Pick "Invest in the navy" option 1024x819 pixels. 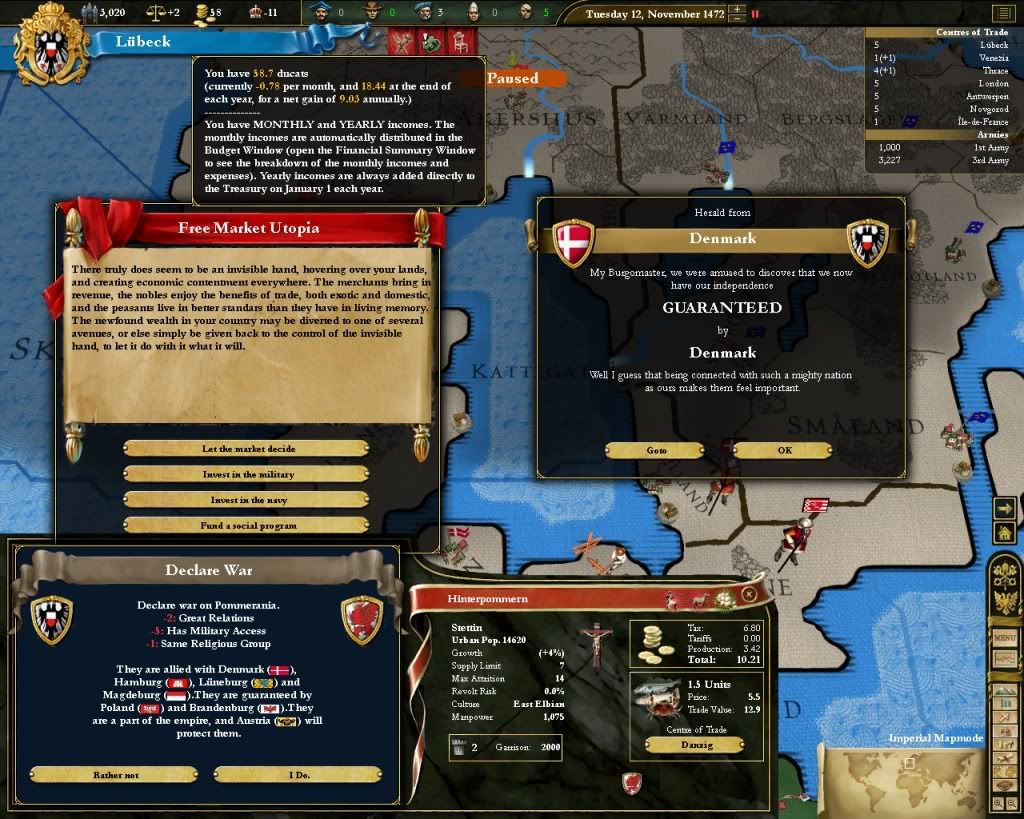pos(248,499)
